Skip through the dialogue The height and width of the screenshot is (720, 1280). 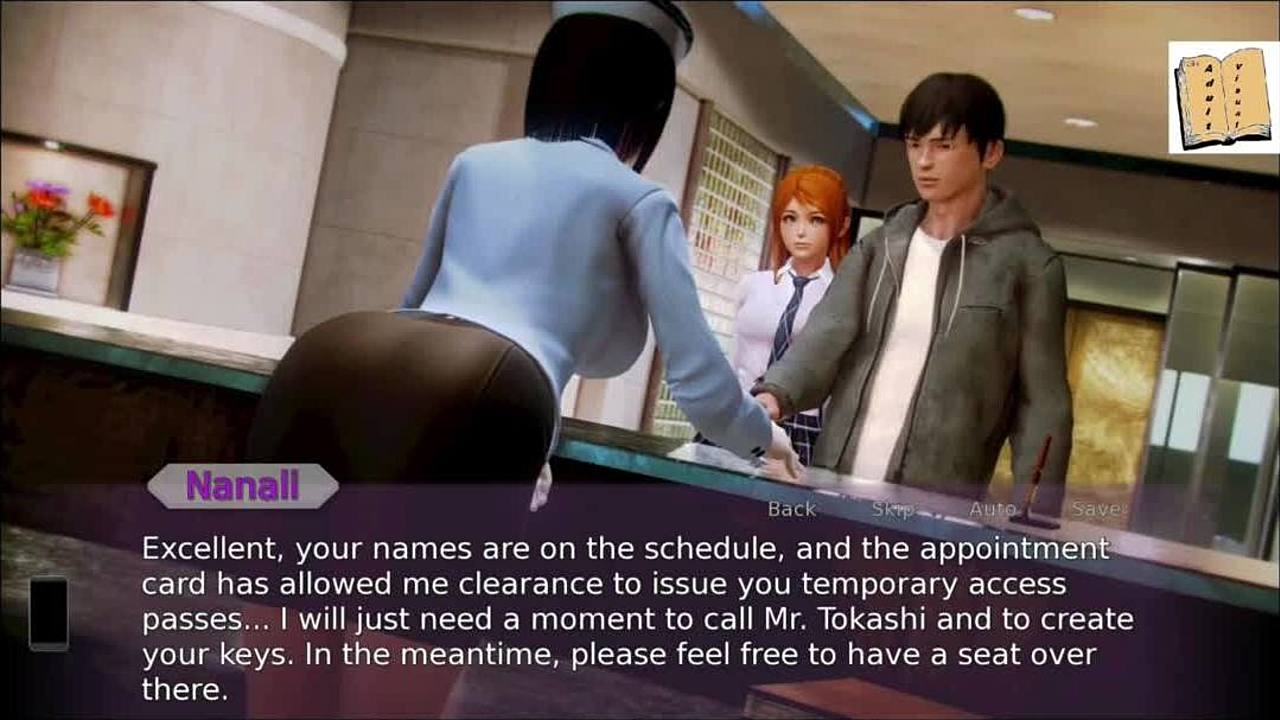coord(892,509)
